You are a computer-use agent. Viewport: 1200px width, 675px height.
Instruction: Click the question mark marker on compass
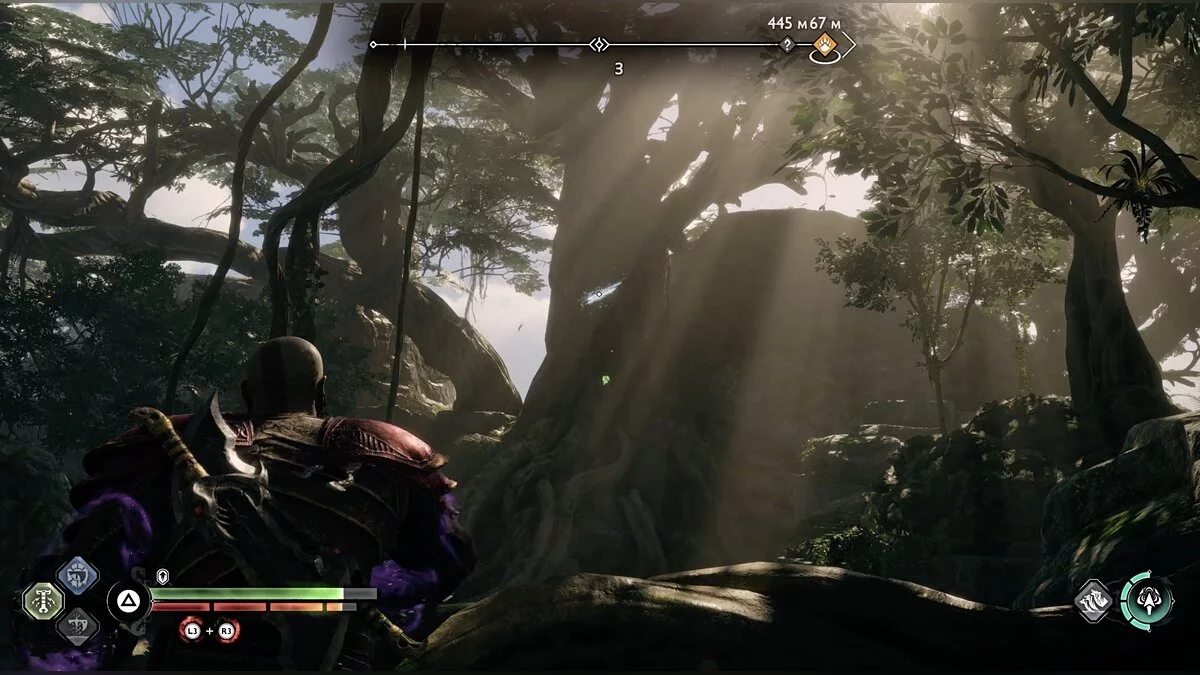787,45
